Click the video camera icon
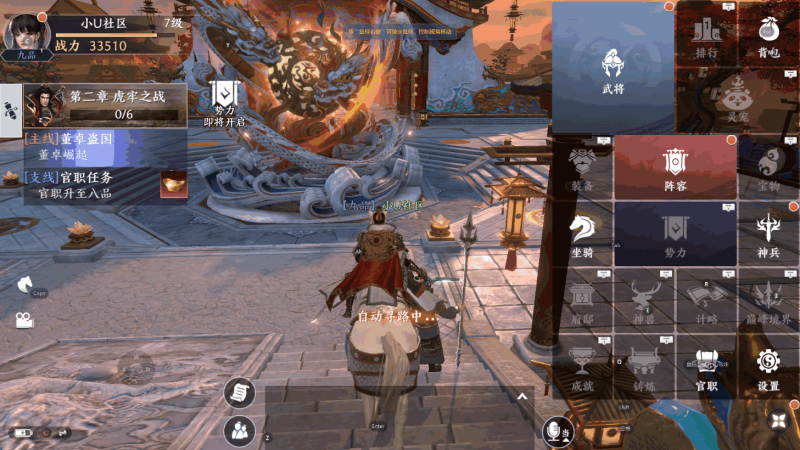The width and height of the screenshot is (800, 450). [x=22, y=320]
